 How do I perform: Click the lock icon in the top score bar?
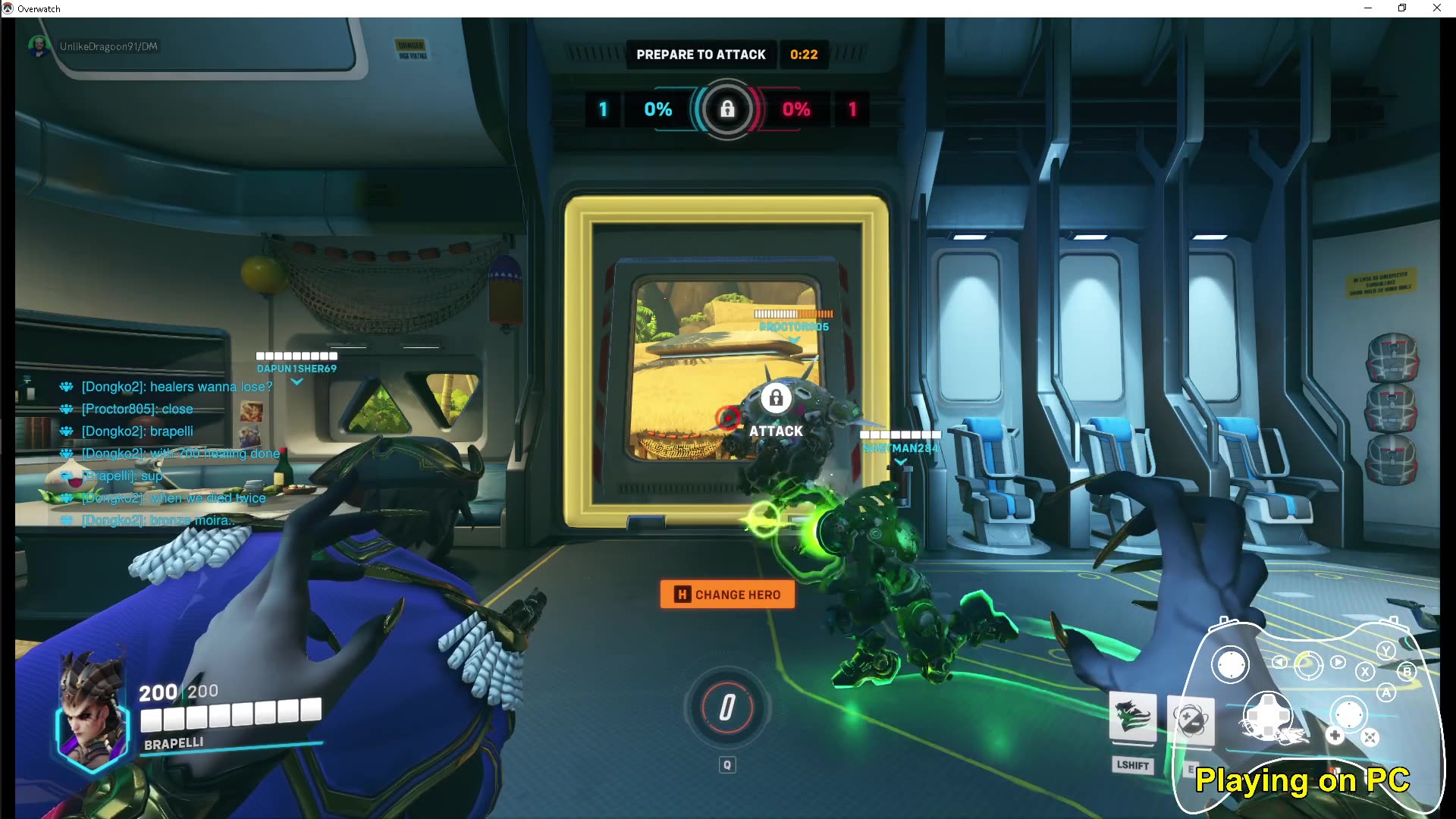point(726,109)
